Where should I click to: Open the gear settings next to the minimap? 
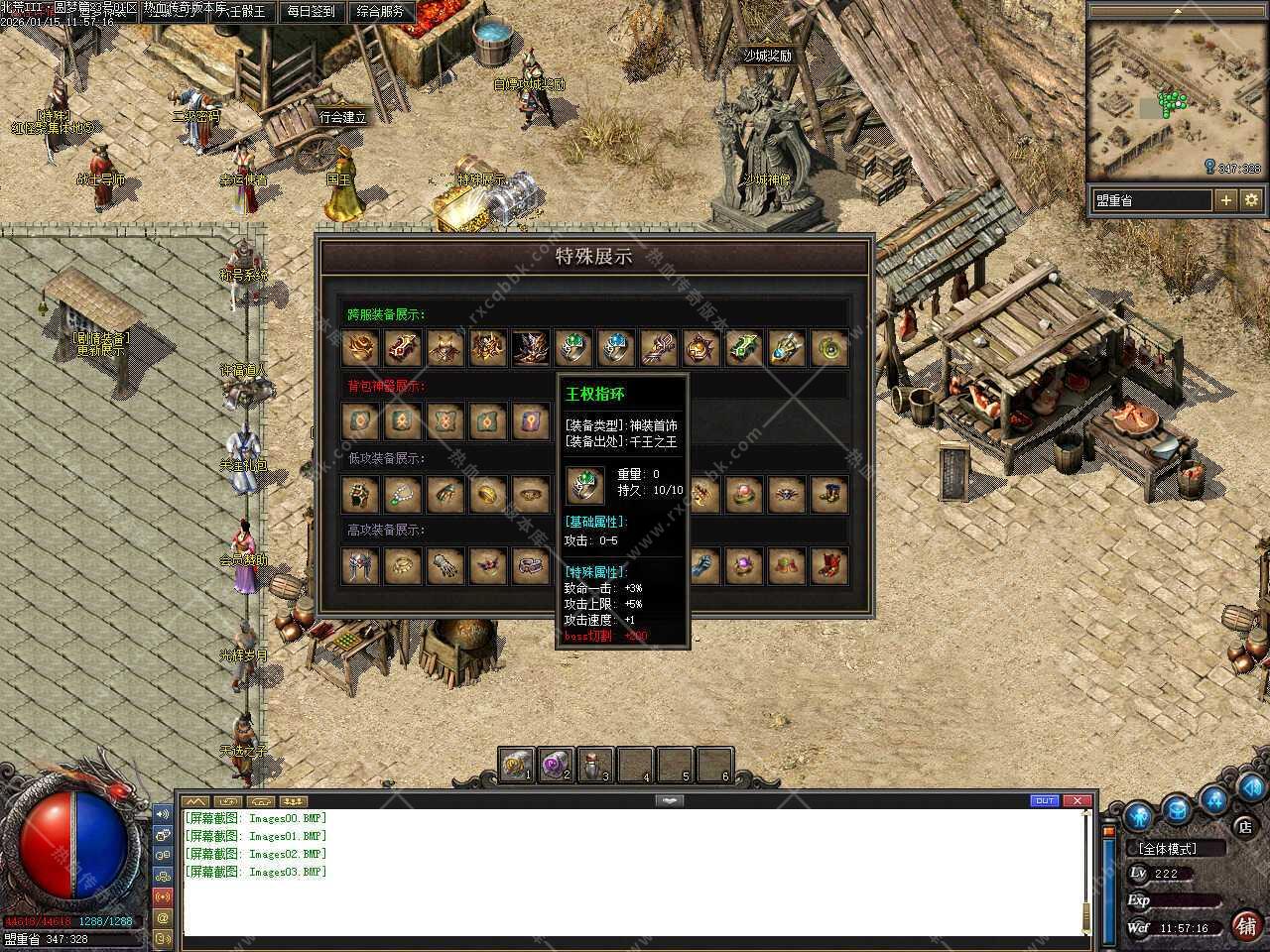point(1251,200)
